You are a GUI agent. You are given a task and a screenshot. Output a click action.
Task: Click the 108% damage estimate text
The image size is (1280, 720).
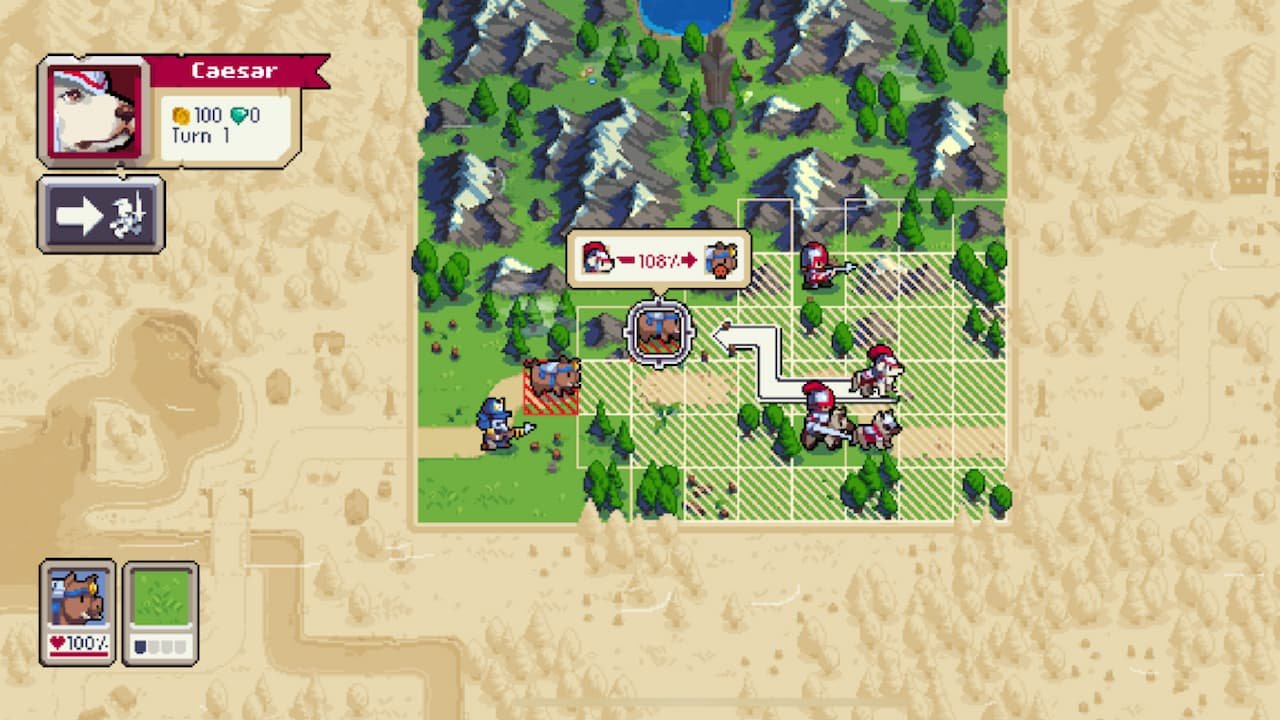(x=655, y=260)
